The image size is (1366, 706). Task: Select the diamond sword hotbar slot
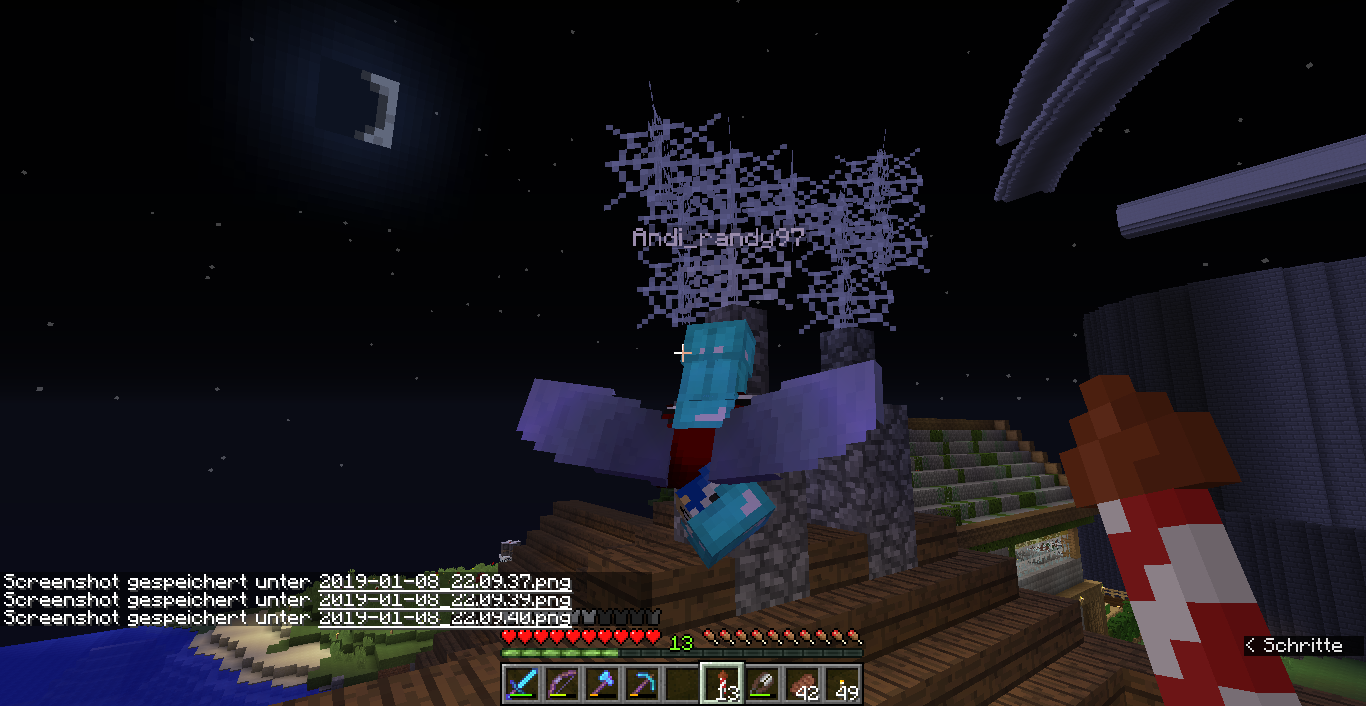523,684
